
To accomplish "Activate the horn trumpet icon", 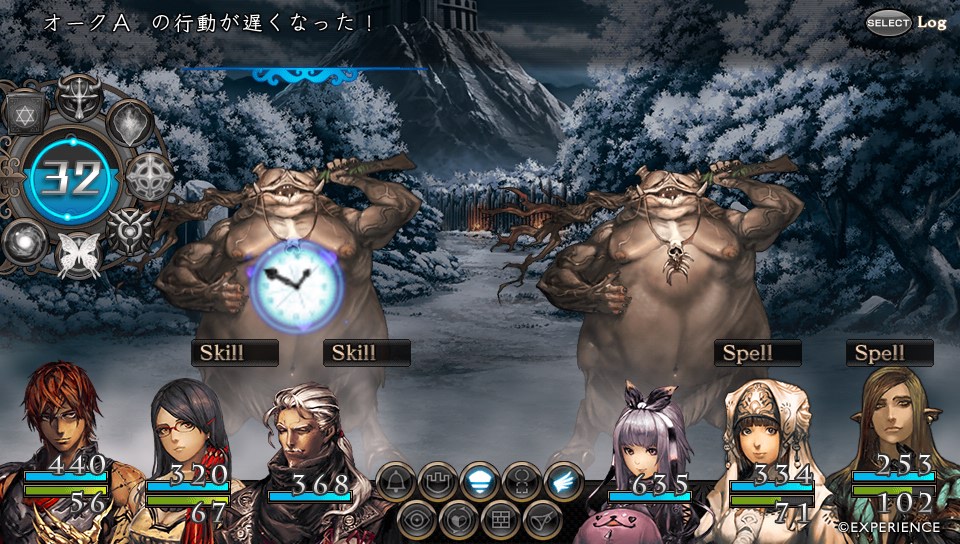I will pyautogui.click(x=543, y=520).
